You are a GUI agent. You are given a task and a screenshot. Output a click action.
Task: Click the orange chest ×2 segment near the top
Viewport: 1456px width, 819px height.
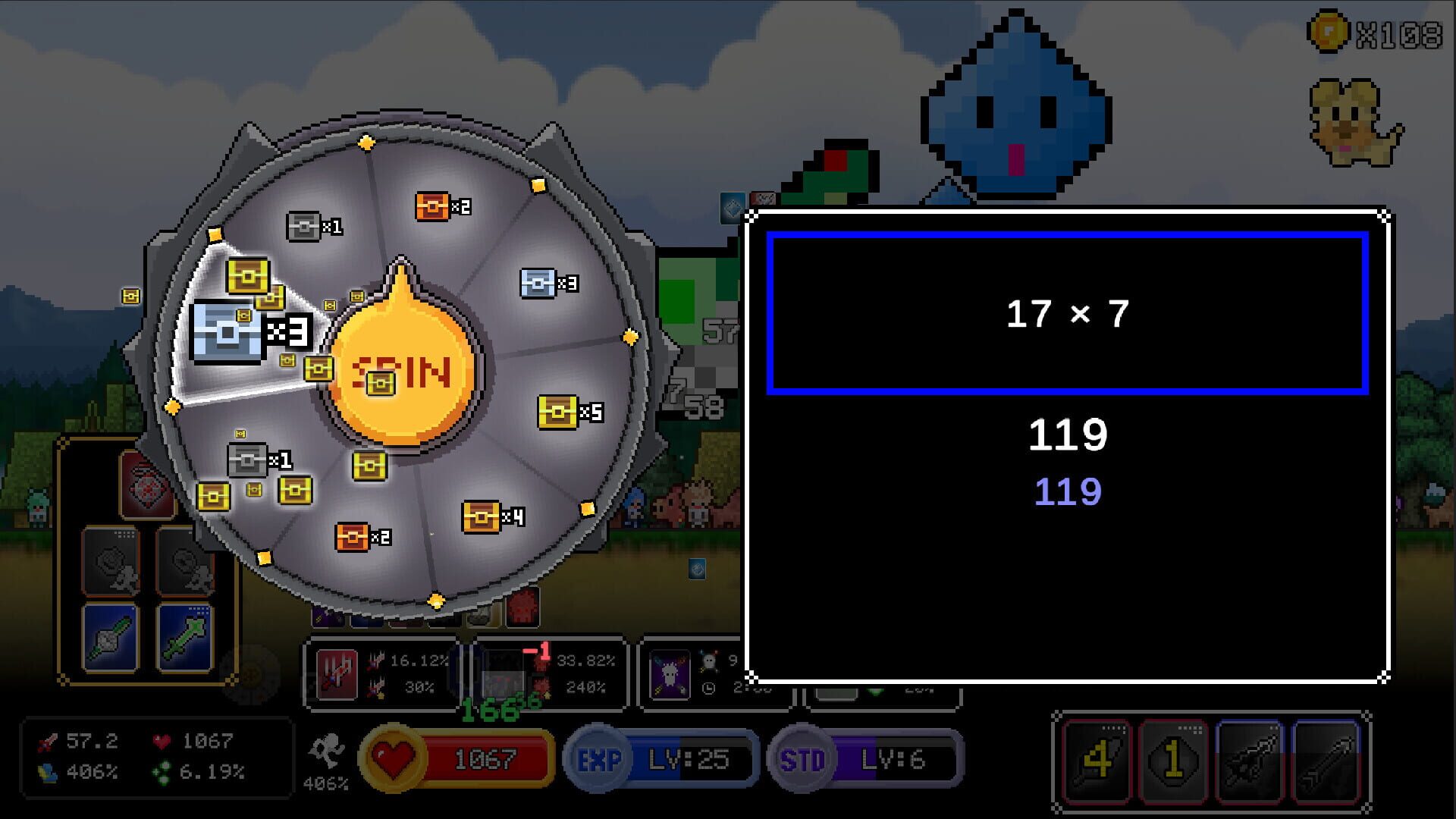pyautogui.click(x=432, y=206)
